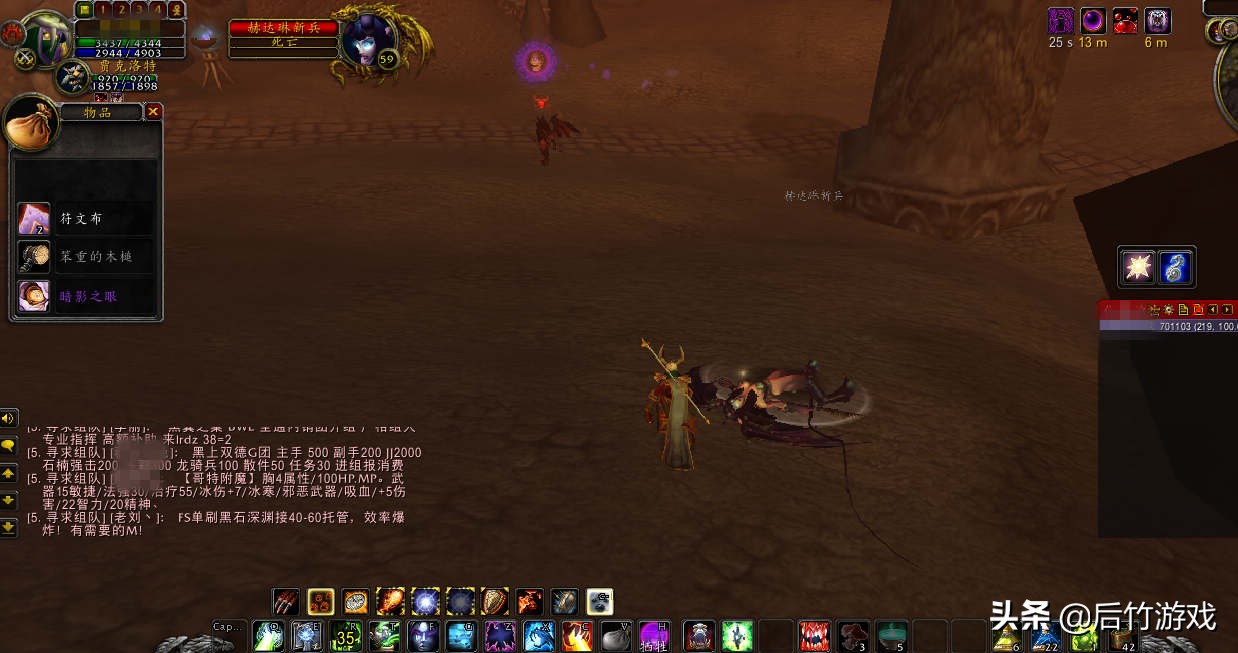Open the speaker chat channel button

8,418
